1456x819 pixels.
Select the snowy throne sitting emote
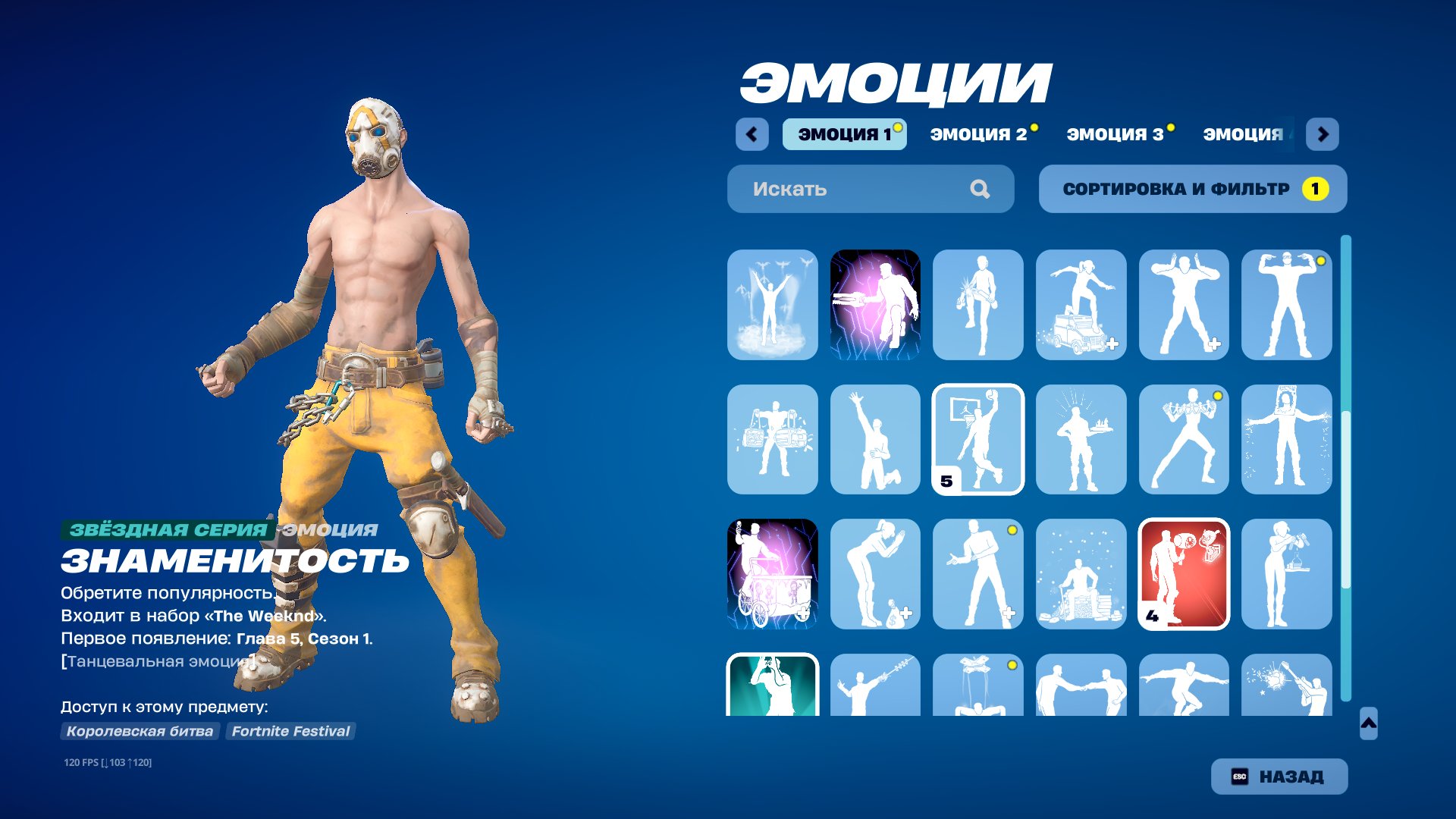pos(1081,574)
